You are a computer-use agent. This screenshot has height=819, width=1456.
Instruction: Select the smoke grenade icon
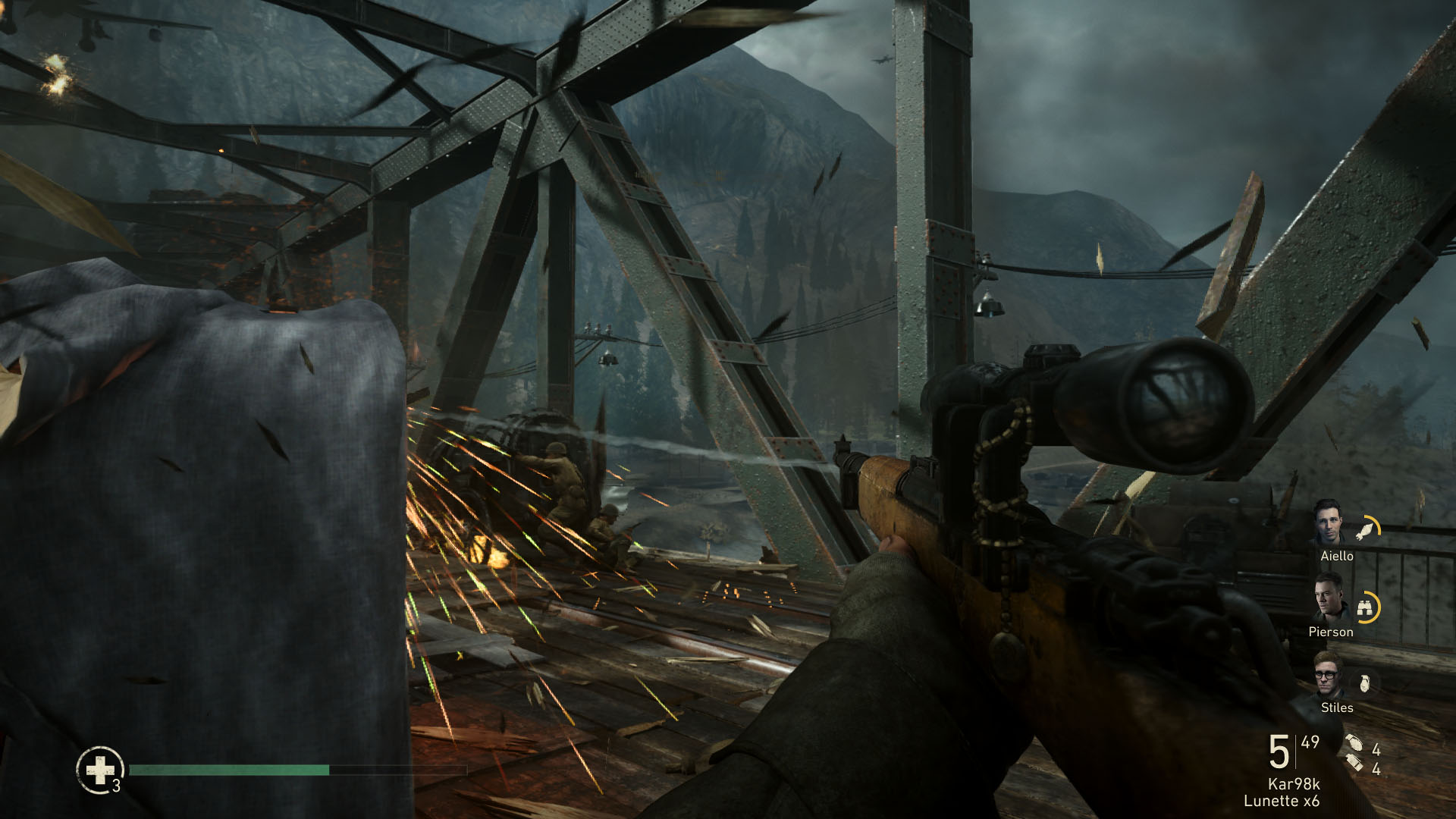point(1354,763)
